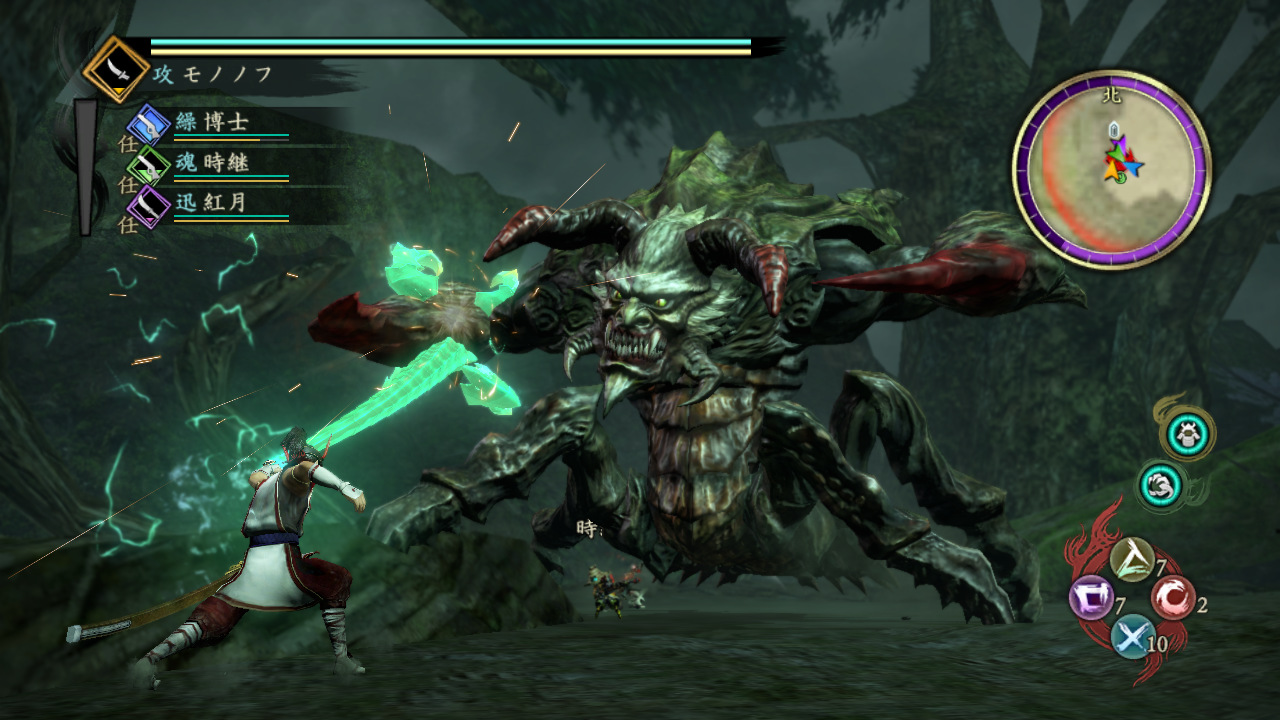Trigger the red circle skill with 2 charges
Screen dimensions: 1280x720
(1171, 598)
